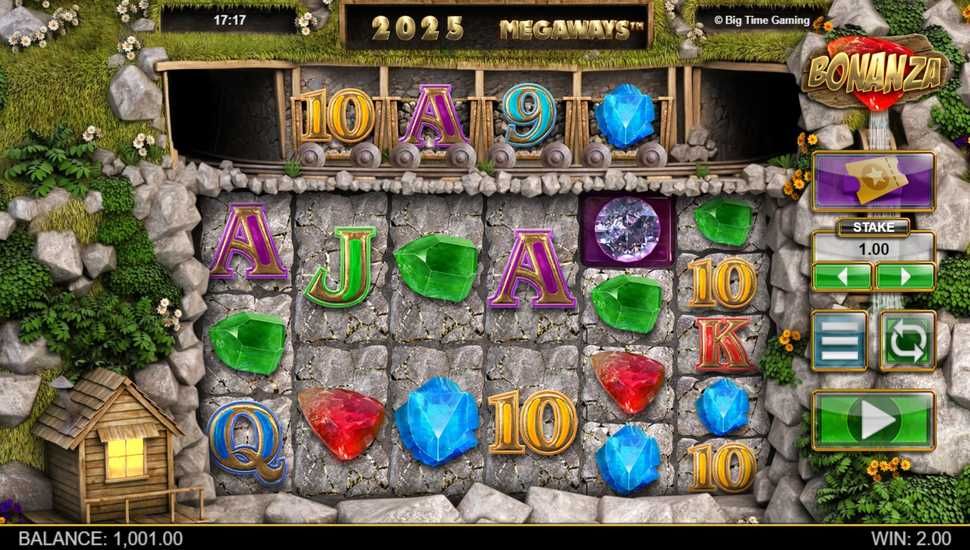
Task: Spin the reels with the green play button
Action: pos(873,420)
